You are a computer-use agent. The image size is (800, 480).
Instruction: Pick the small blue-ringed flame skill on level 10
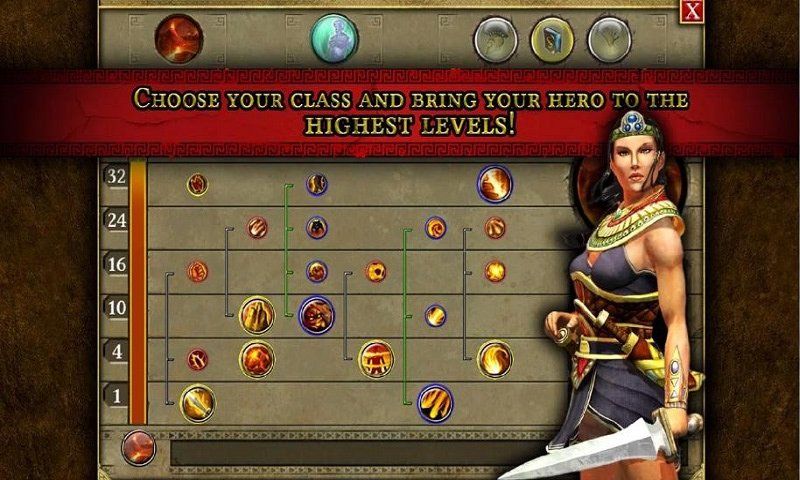coord(435,315)
